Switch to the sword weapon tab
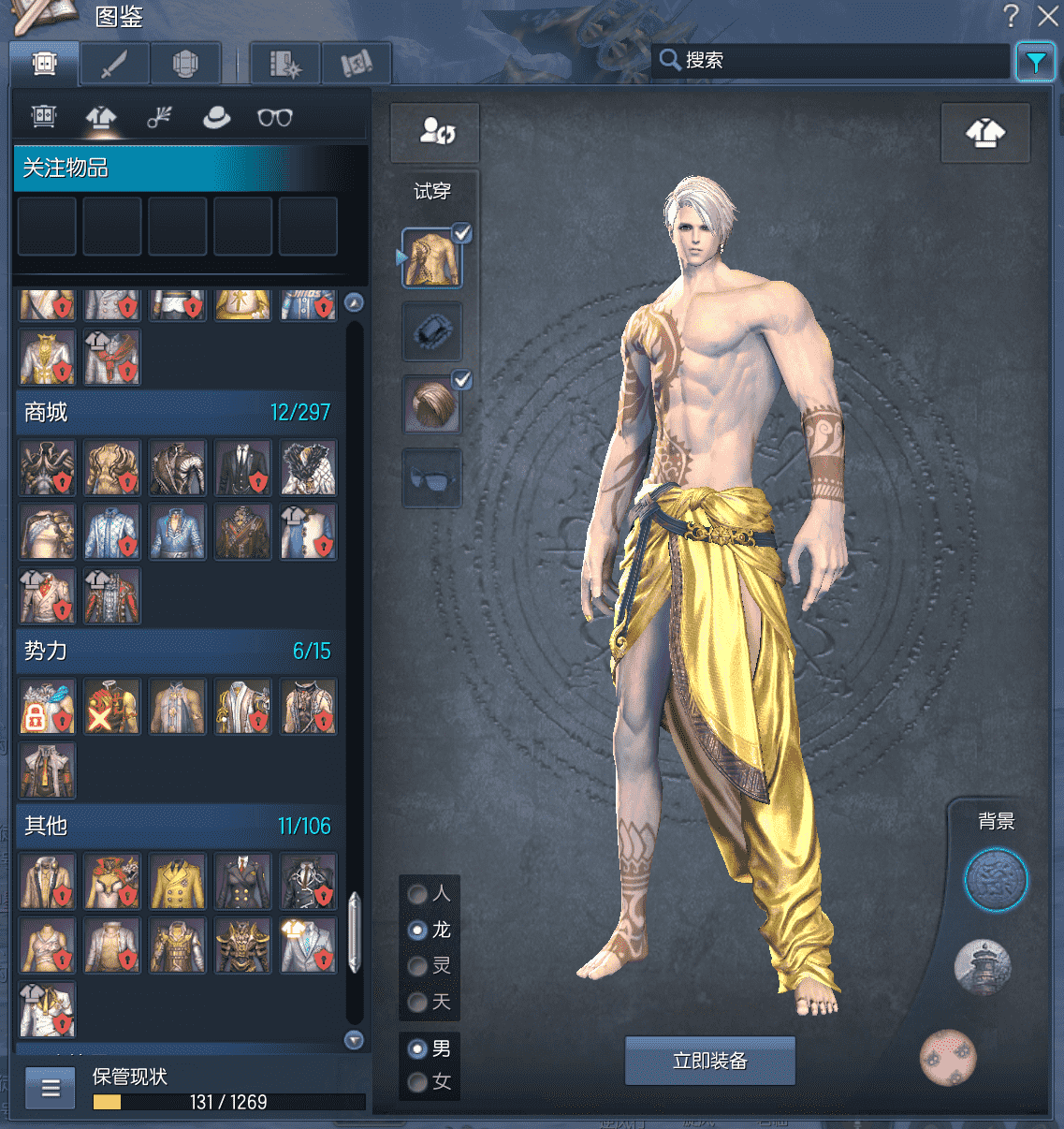The image size is (1064, 1129). 115,64
